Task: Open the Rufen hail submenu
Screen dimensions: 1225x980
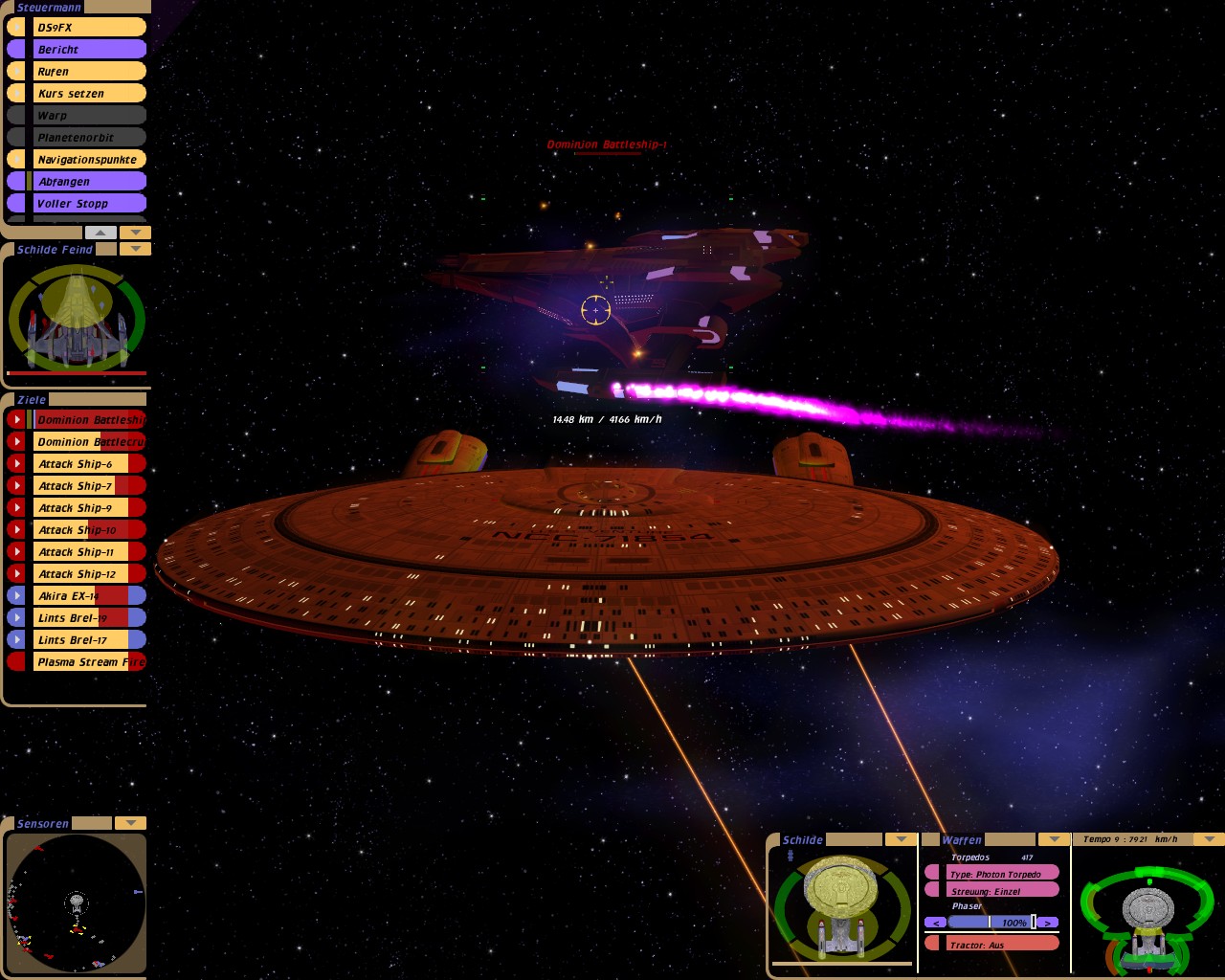Action: 88,72
